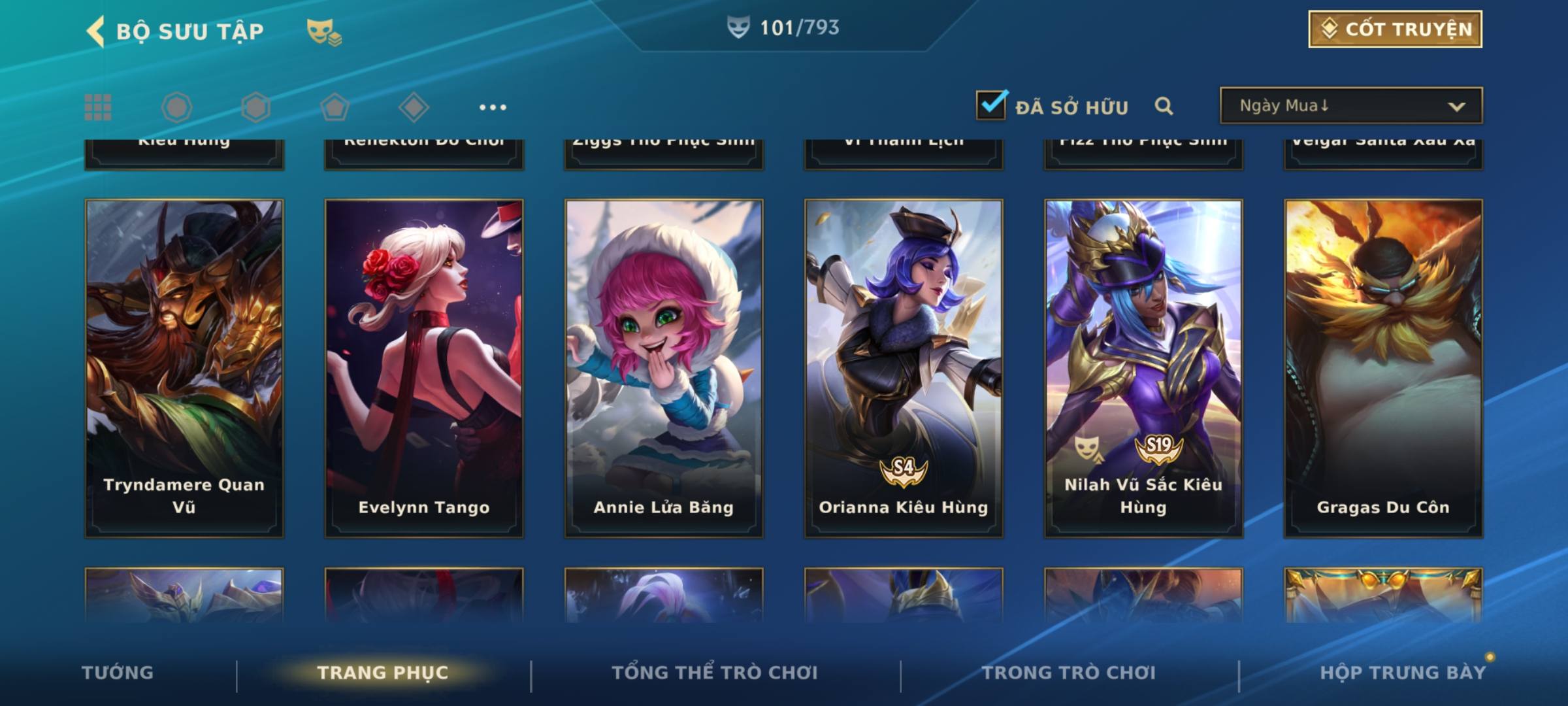The image size is (1568, 706).
Task: Select Nilah Vũ Sắc Kiêu Hùng skin
Action: pos(1143,368)
